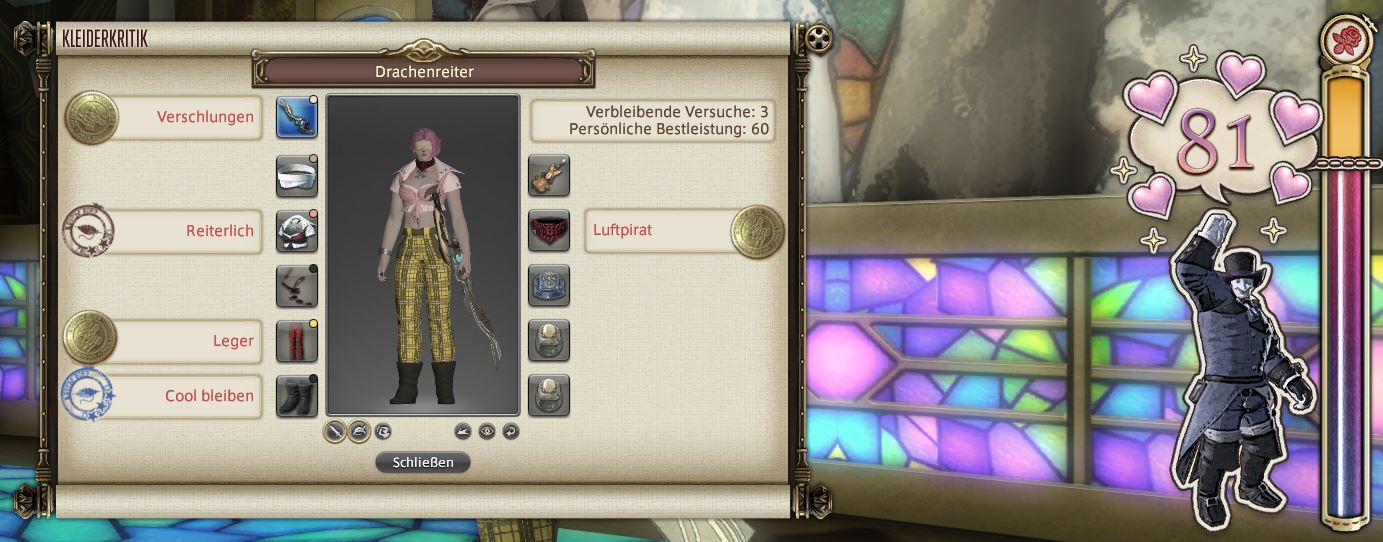1383x542 pixels.
Task: Choose the white shirt body slot
Action: tap(297, 230)
